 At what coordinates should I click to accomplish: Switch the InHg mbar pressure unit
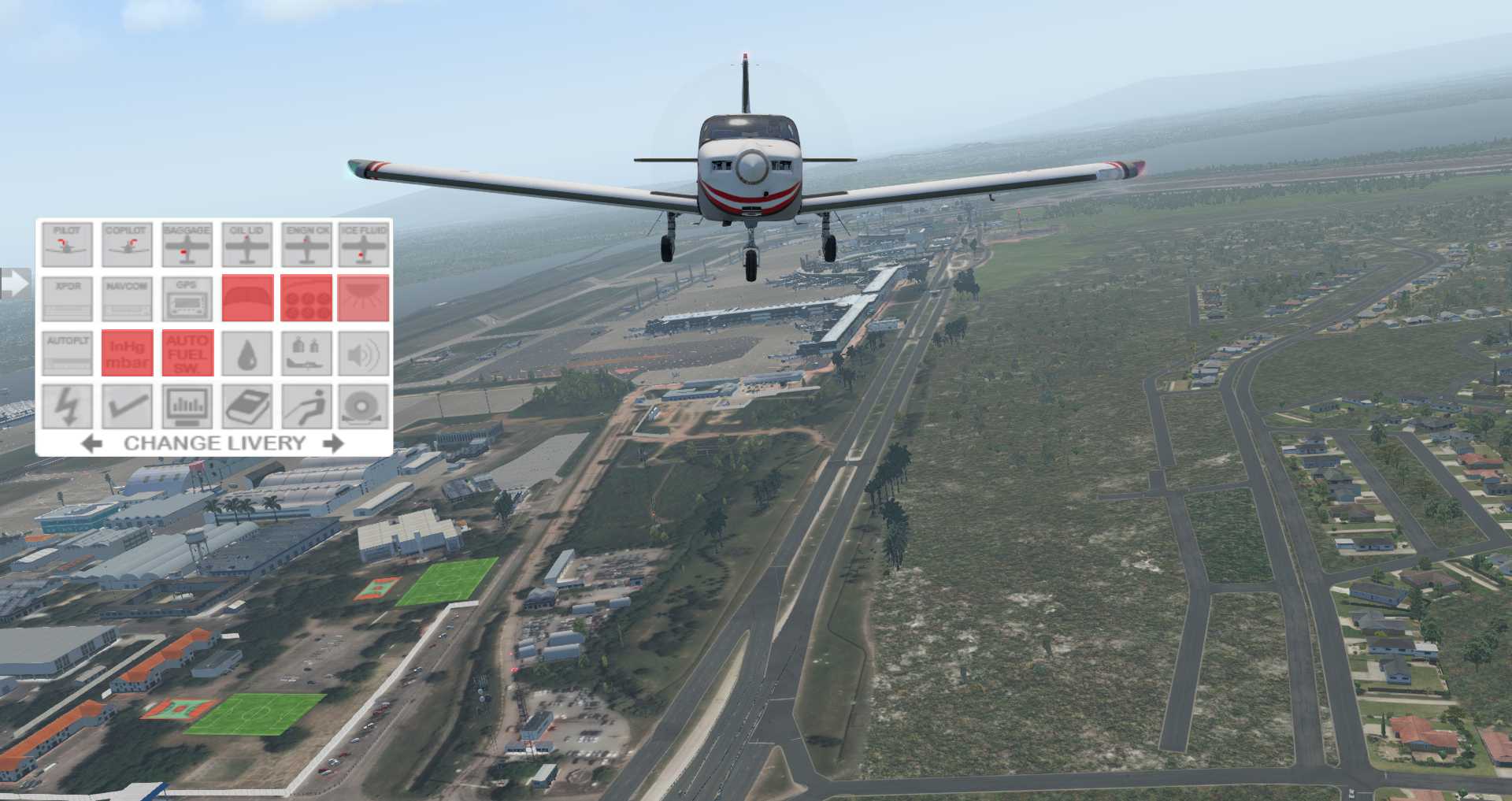coord(127,353)
